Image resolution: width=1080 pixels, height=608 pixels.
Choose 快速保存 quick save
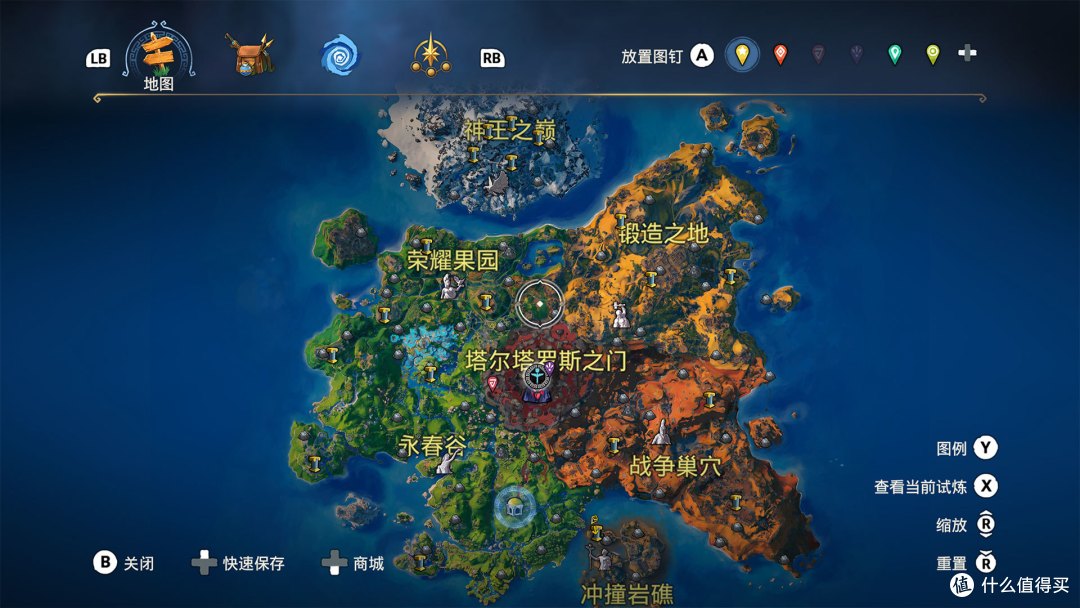253,563
